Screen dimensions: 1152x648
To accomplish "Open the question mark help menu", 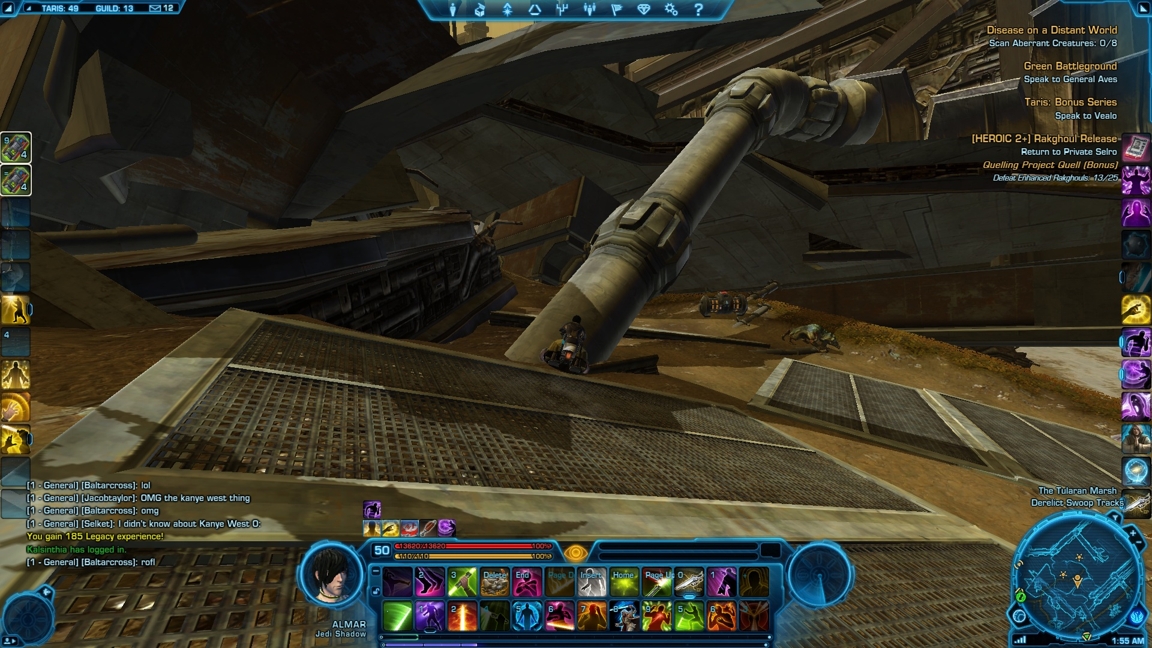I will click(x=698, y=9).
